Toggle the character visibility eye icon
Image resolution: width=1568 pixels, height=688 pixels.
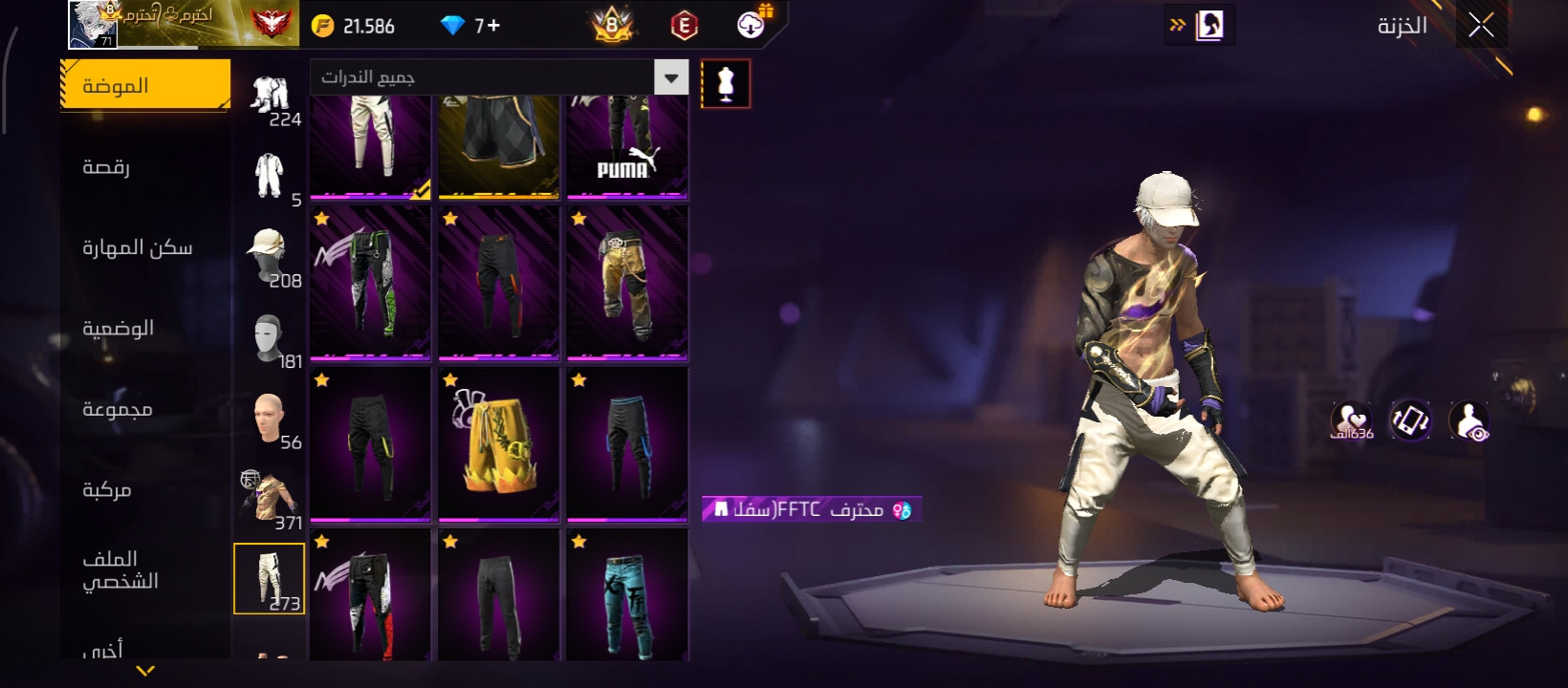tap(1469, 420)
